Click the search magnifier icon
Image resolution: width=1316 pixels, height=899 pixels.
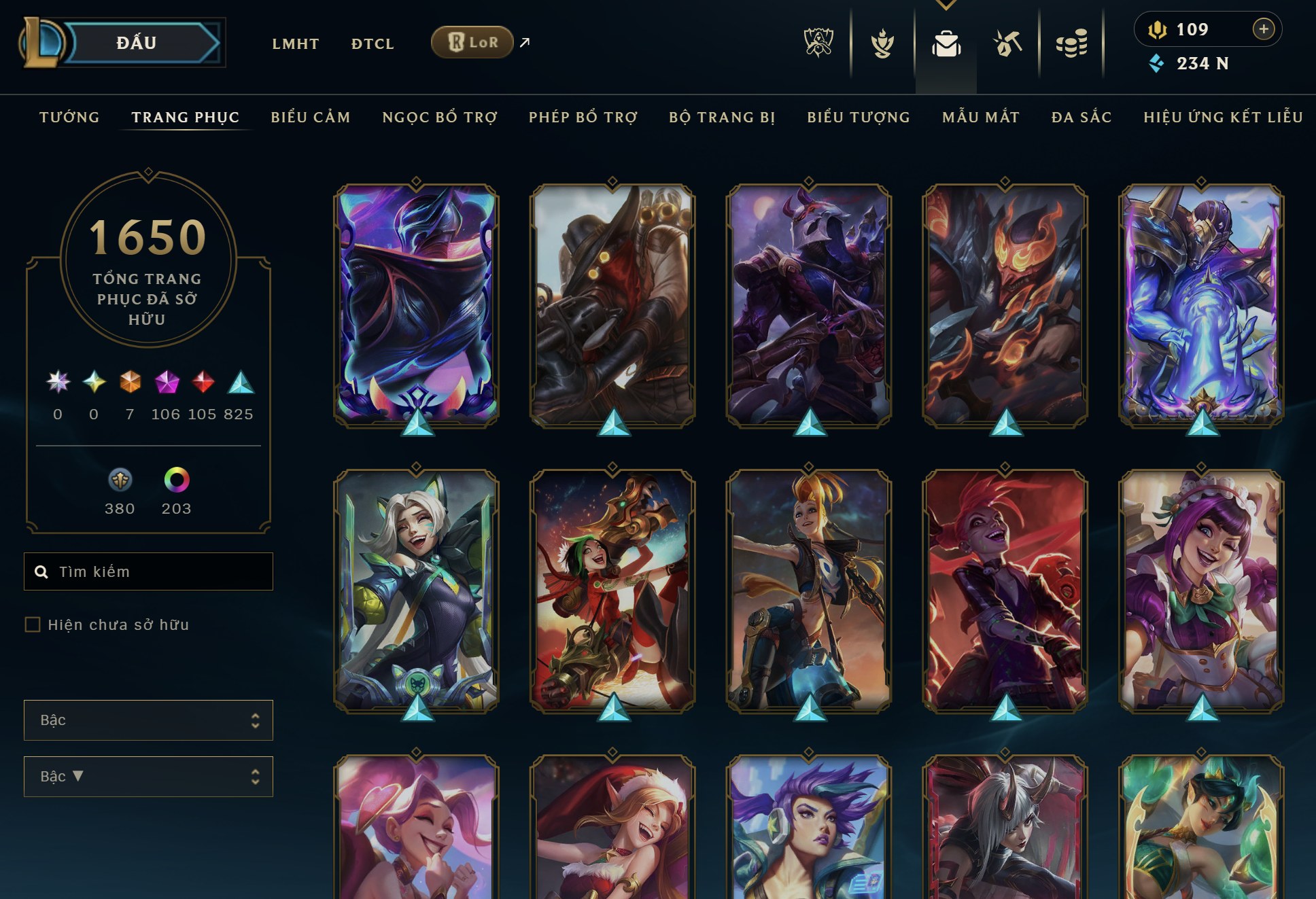pyautogui.click(x=41, y=571)
